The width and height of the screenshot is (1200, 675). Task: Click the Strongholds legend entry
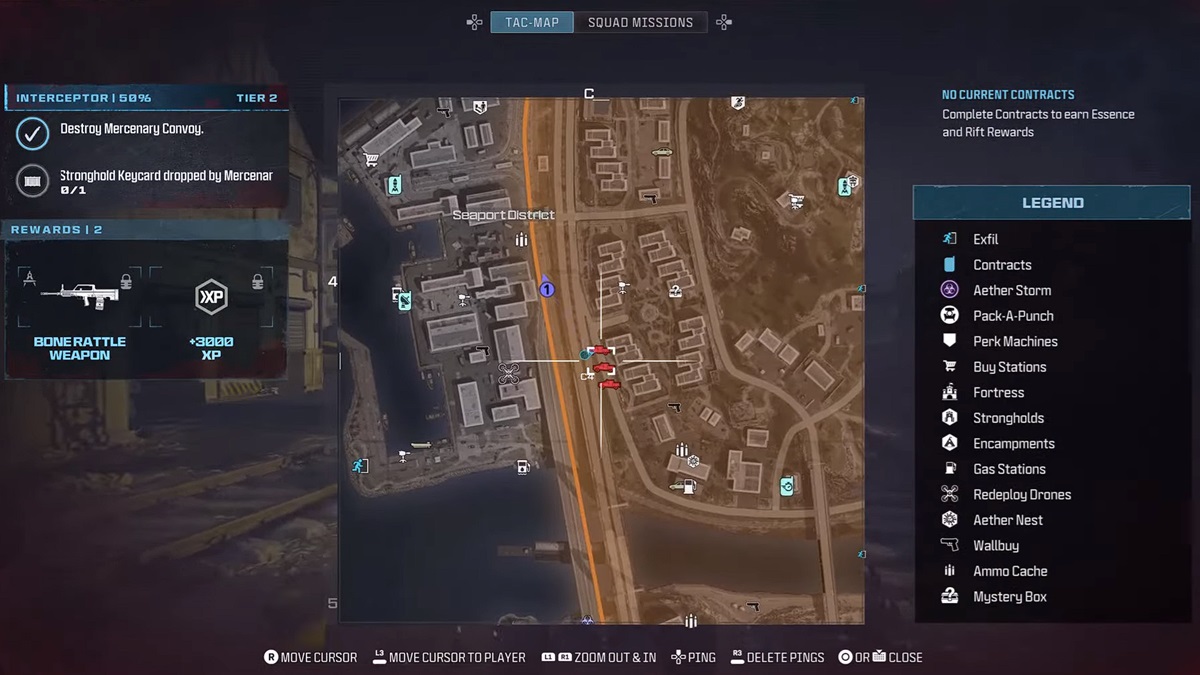[x=1008, y=418]
